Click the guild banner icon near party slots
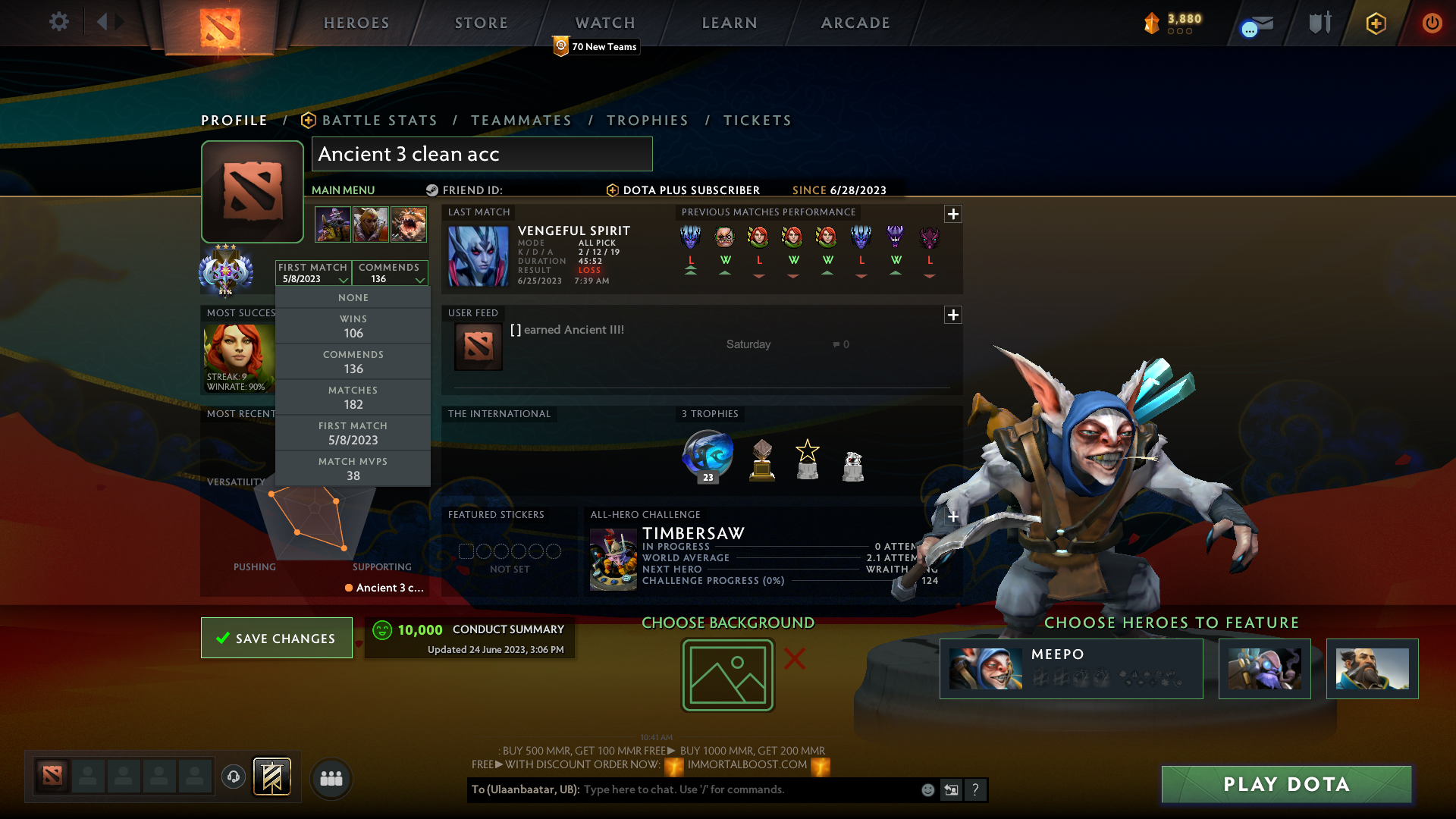Image resolution: width=1456 pixels, height=819 pixels. coord(272,777)
